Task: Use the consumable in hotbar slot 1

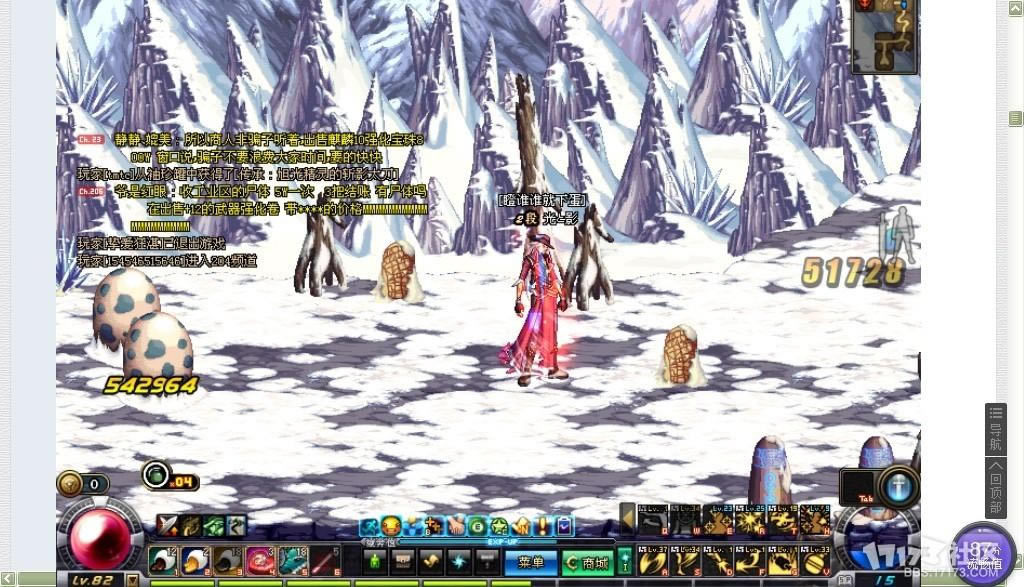Action: (x=163, y=560)
